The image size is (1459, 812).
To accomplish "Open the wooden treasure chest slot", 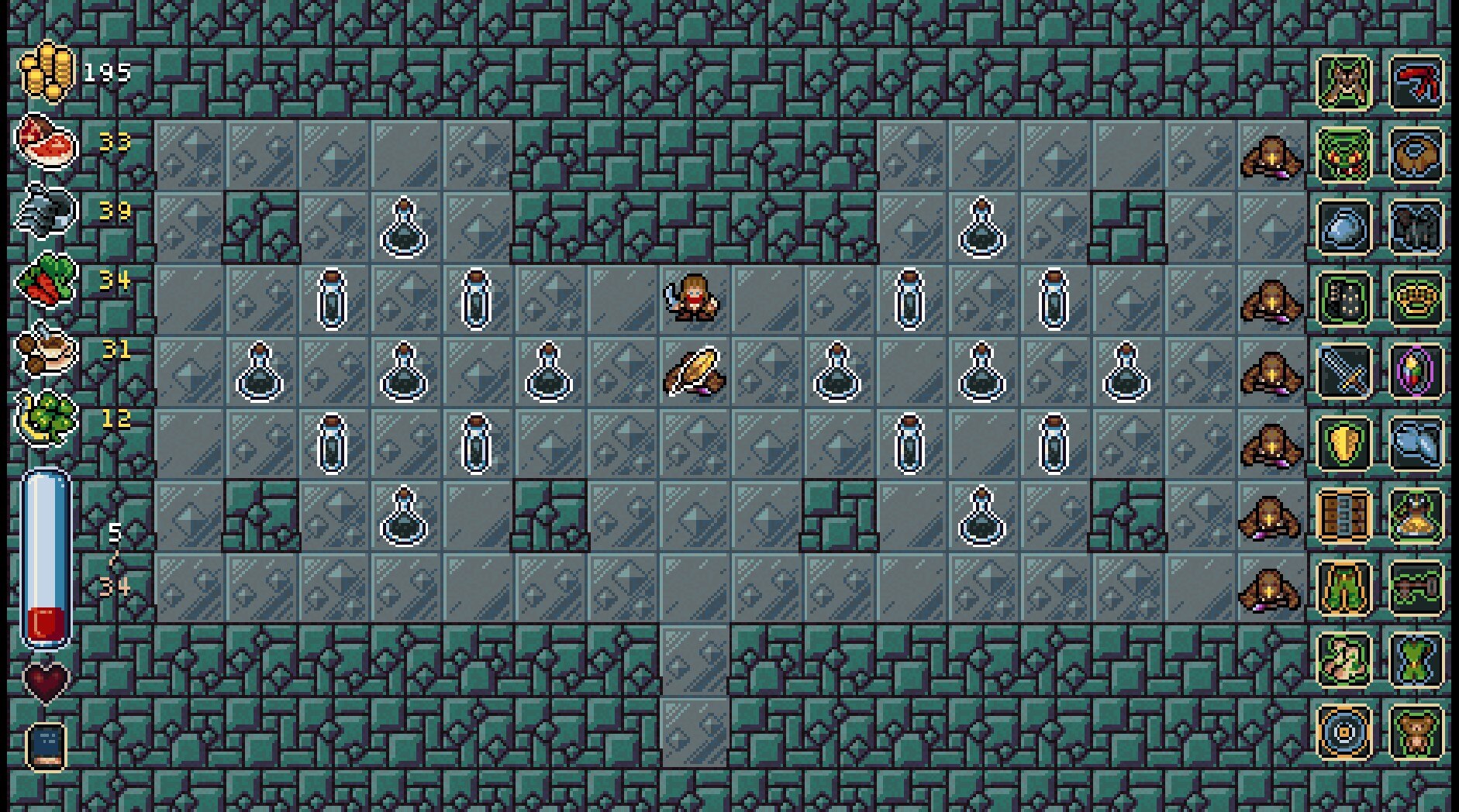I will [1344, 515].
